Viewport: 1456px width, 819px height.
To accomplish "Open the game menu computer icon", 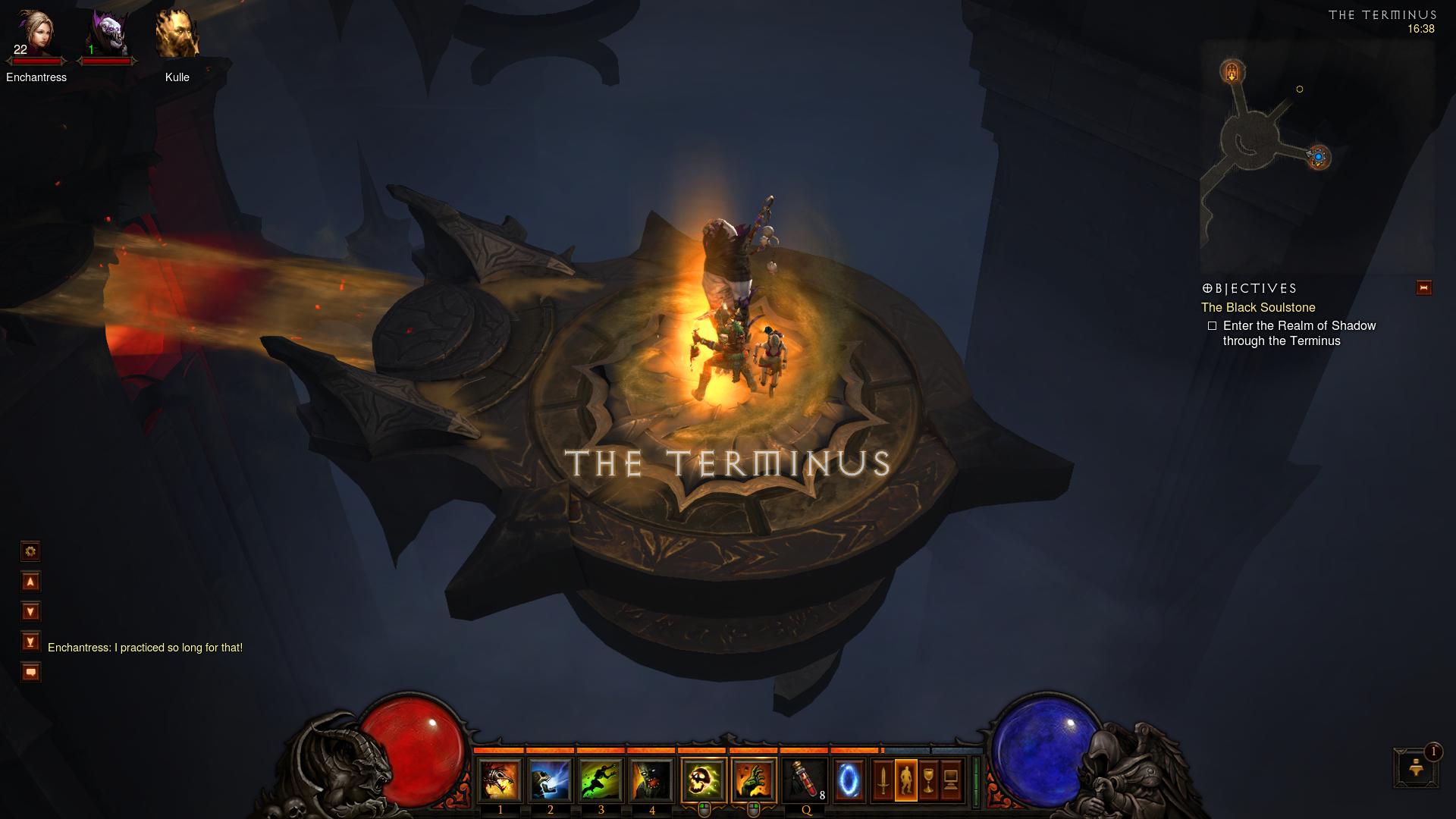I will (x=952, y=780).
